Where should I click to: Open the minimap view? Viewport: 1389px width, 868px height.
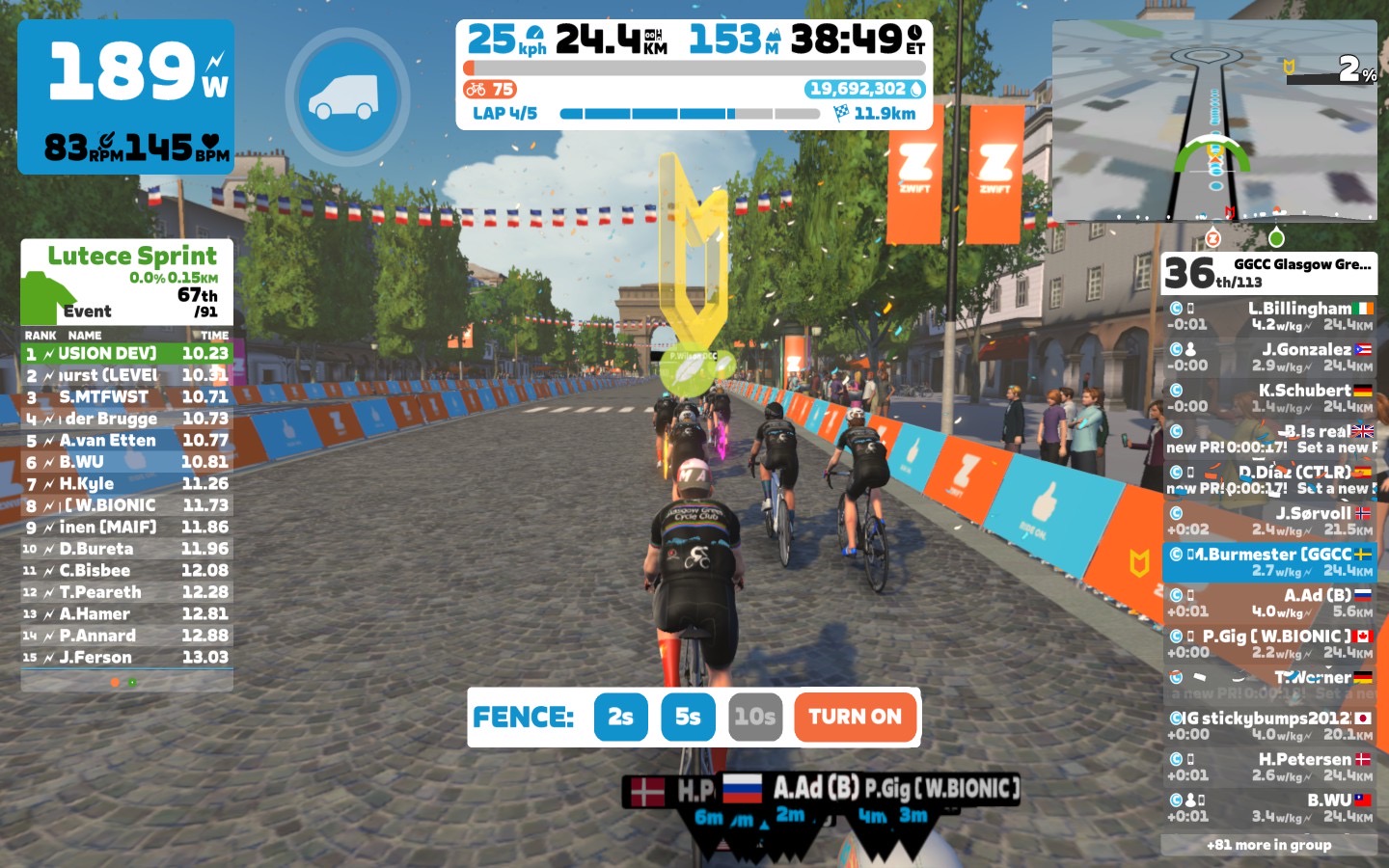1214,121
